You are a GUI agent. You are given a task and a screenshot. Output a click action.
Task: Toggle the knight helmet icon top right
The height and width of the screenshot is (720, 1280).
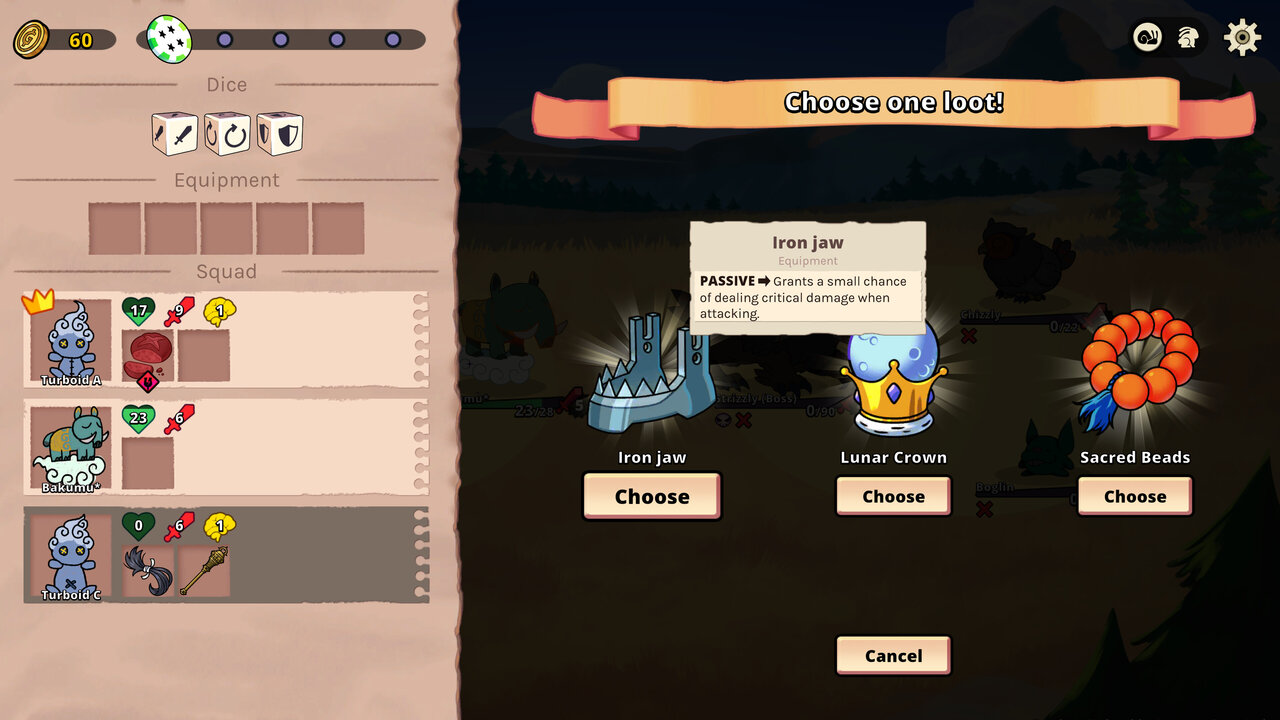pos(1189,37)
